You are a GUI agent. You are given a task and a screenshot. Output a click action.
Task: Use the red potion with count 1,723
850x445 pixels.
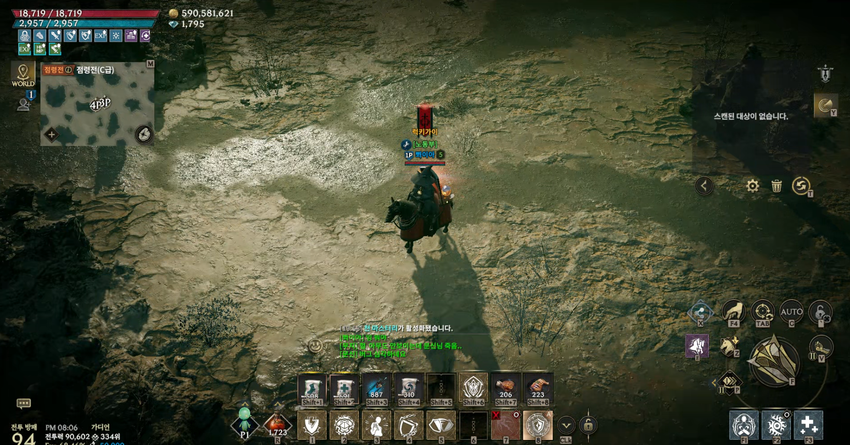point(277,425)
